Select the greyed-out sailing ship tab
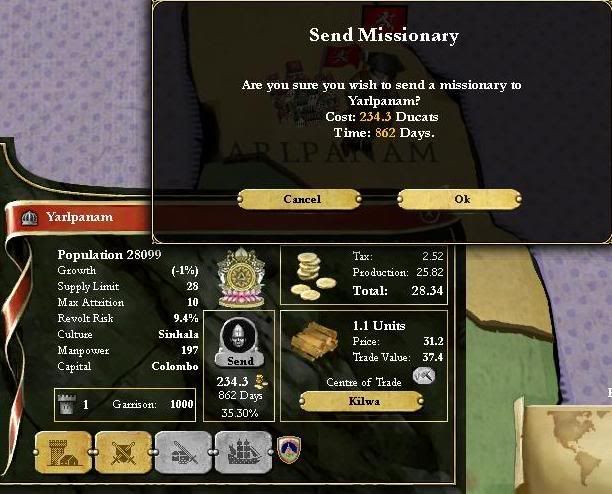The width and height of the screenshot is (612, 494). pos(242,452)
